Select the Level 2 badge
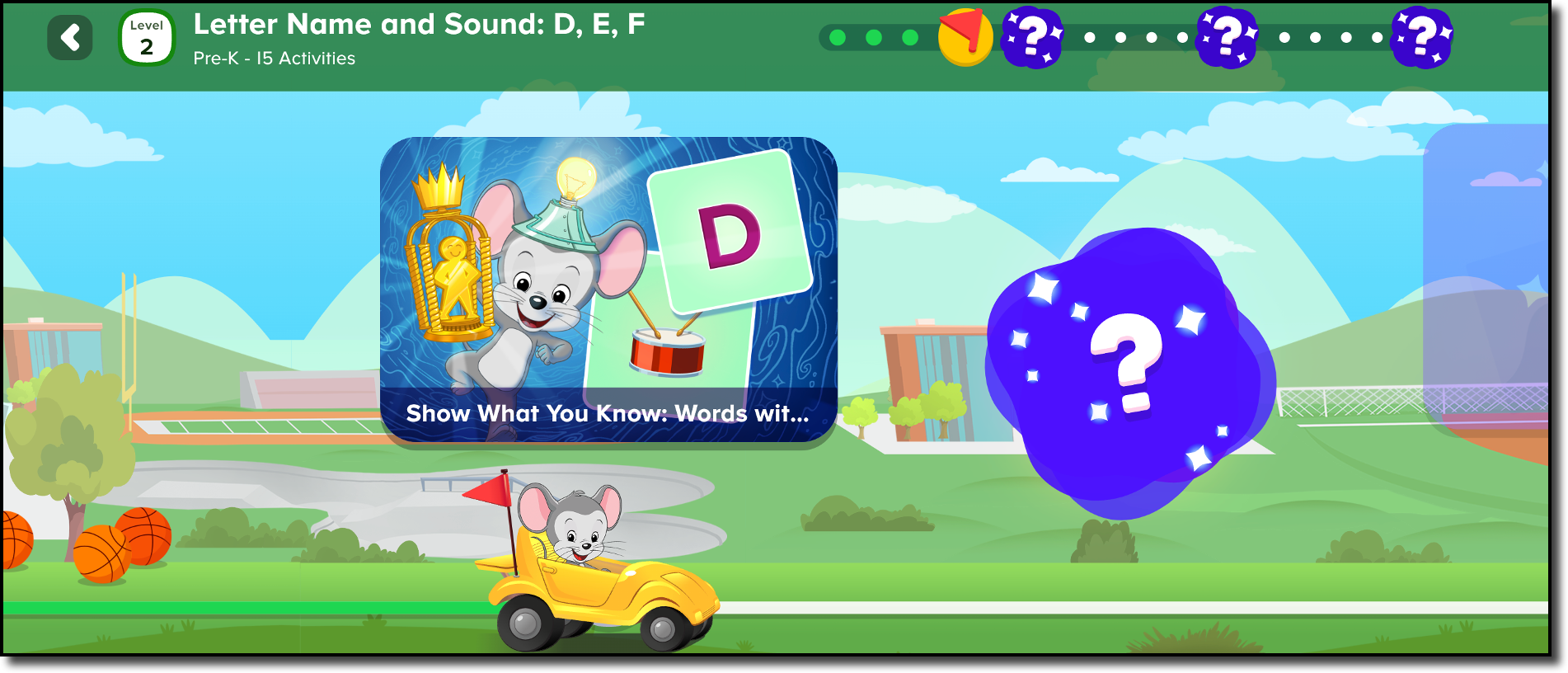The image size is (1568, 673). click(x=146, y=37)
